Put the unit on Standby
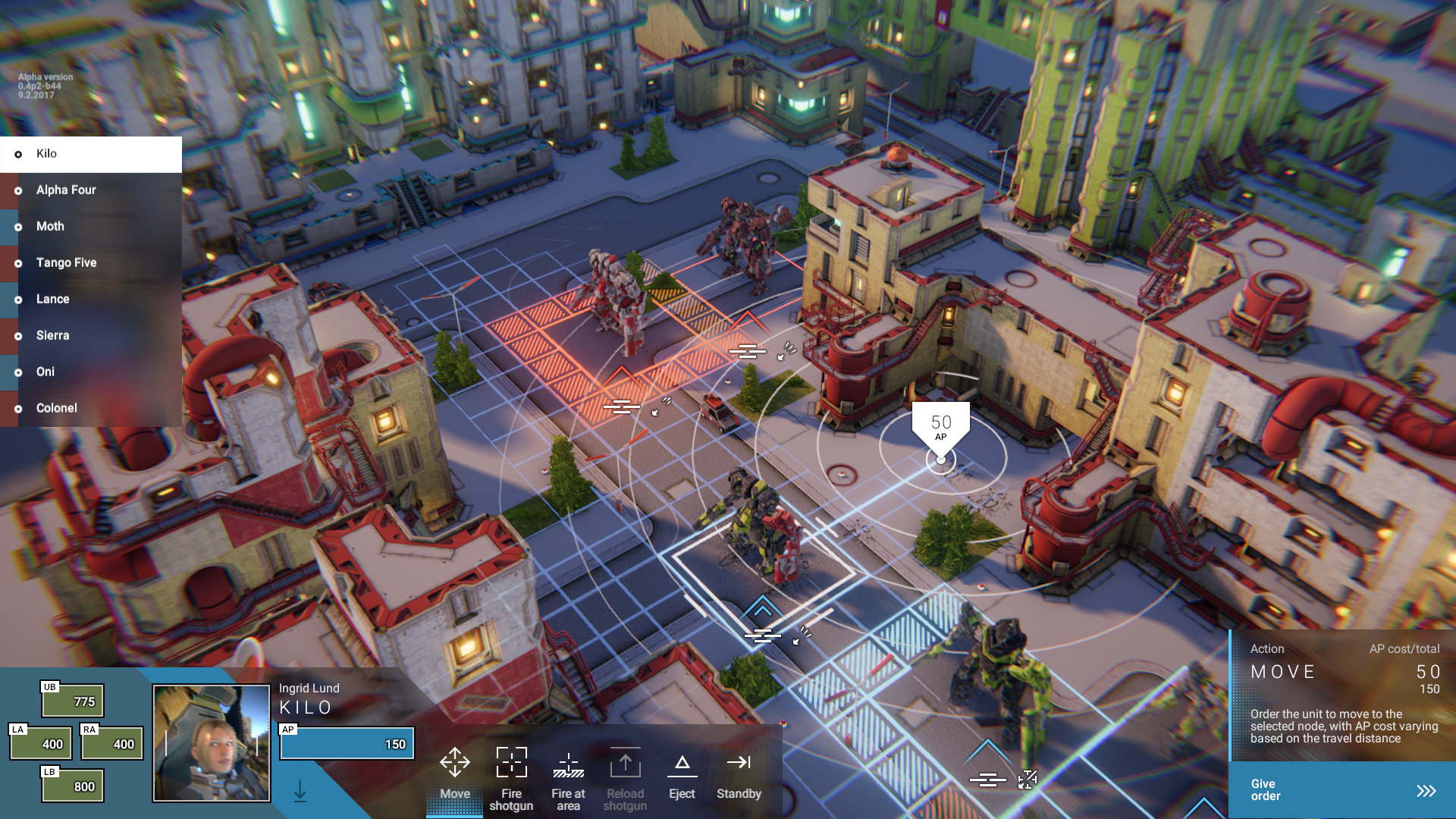Viewport: 1456px width, 819px height. (739, 773)
